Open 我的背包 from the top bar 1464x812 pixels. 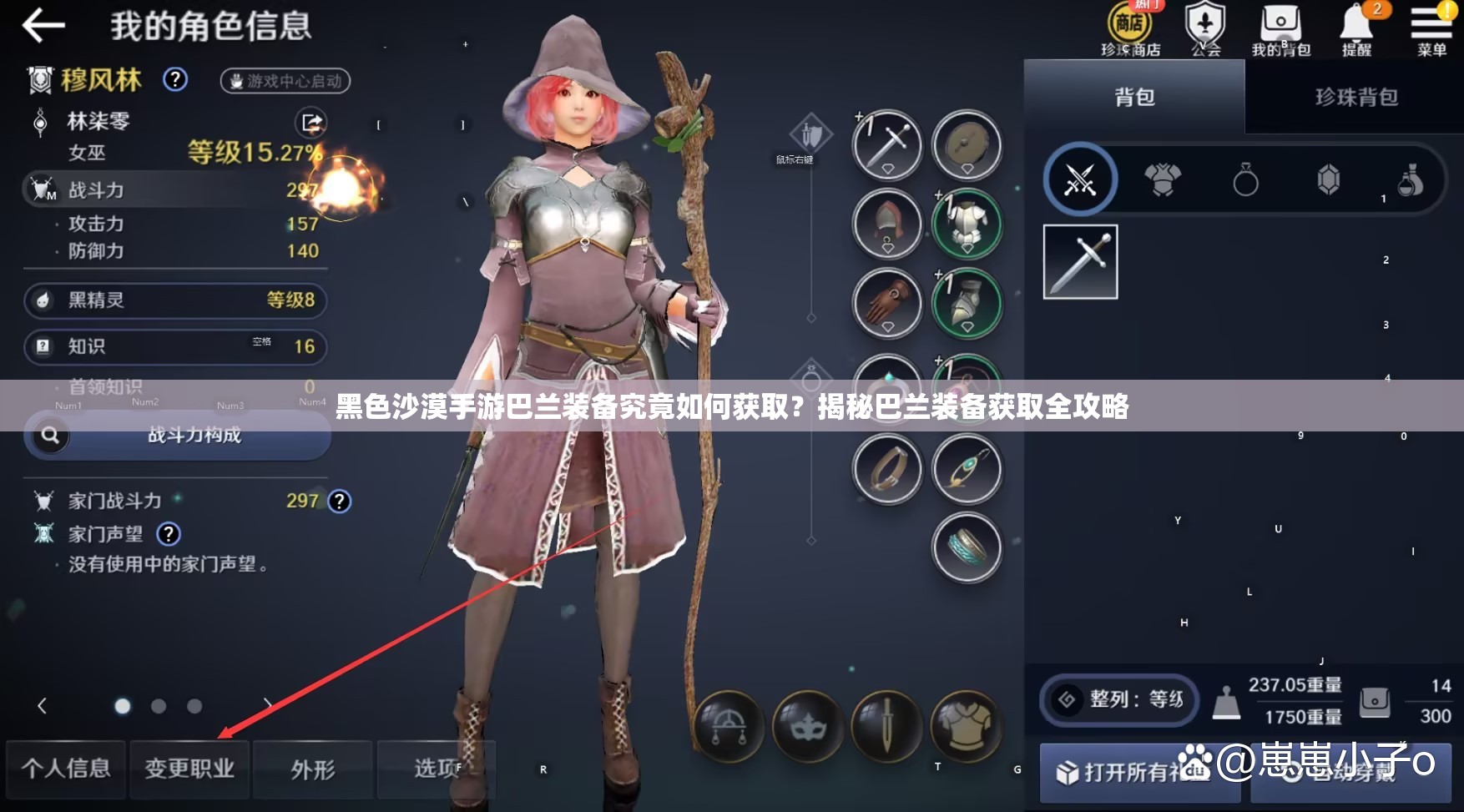coord(1280,25)
